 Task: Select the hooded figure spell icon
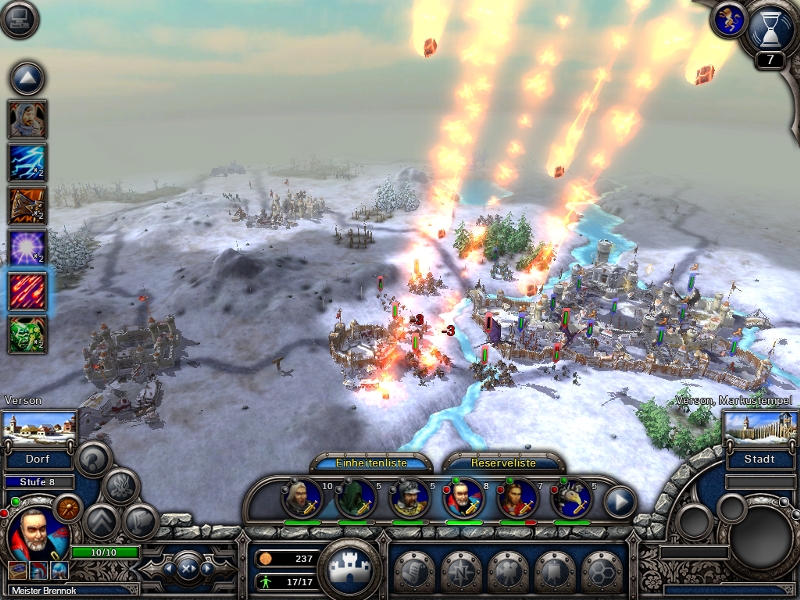point(28,119)
